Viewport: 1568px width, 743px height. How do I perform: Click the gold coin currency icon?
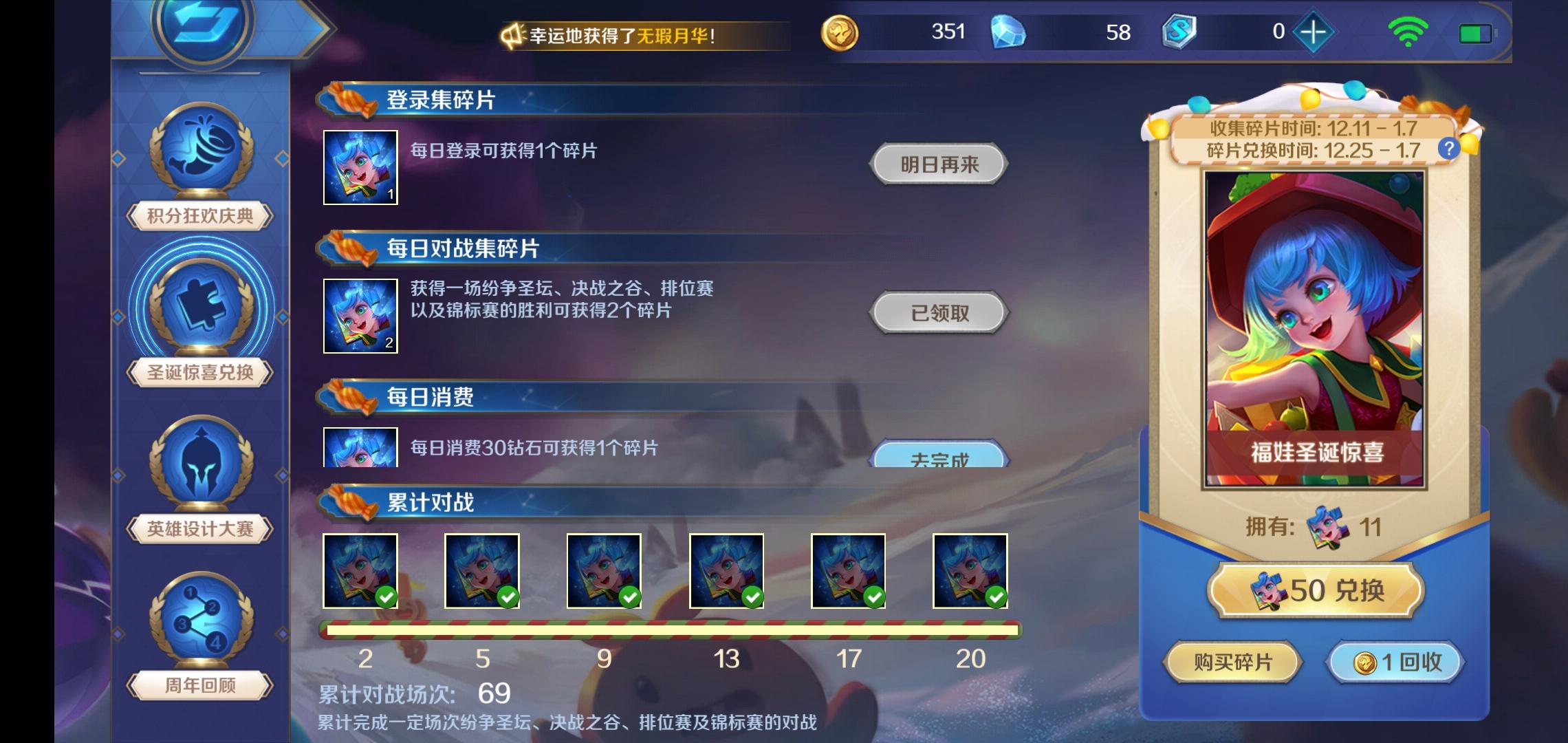[840, 32]
